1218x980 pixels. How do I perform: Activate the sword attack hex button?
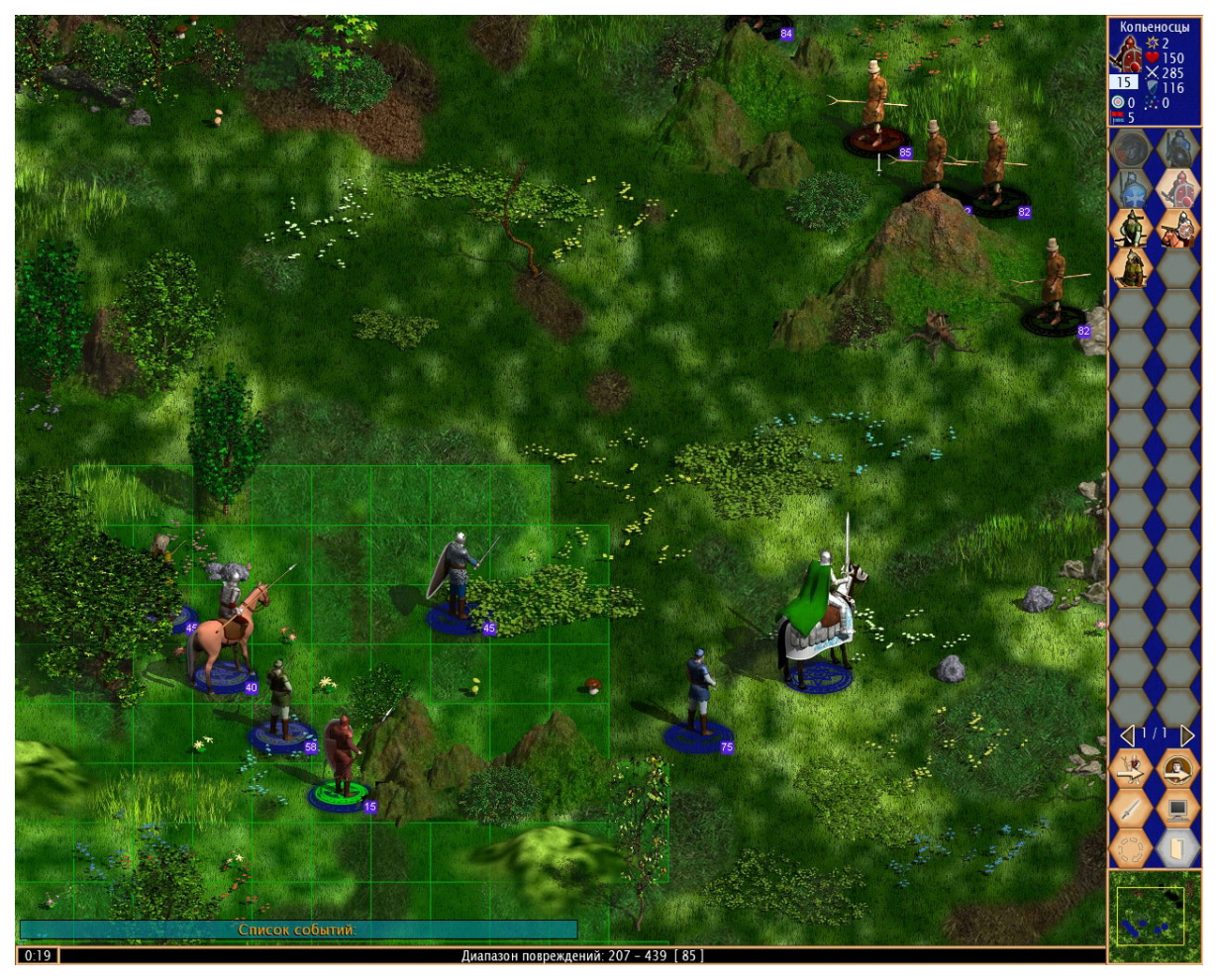pos(1130,810)
